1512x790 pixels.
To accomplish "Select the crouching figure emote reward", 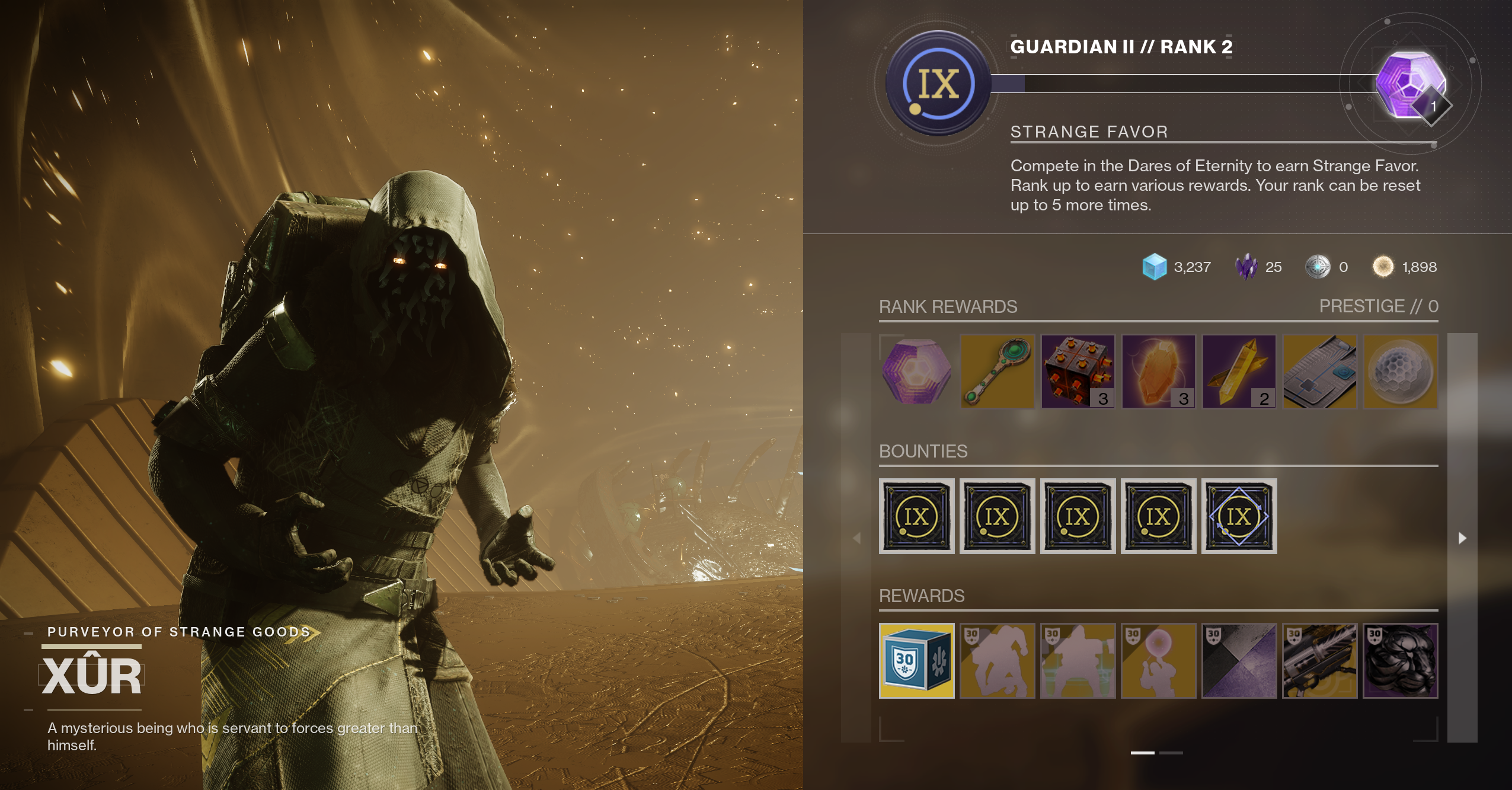I will pos(997,661).
